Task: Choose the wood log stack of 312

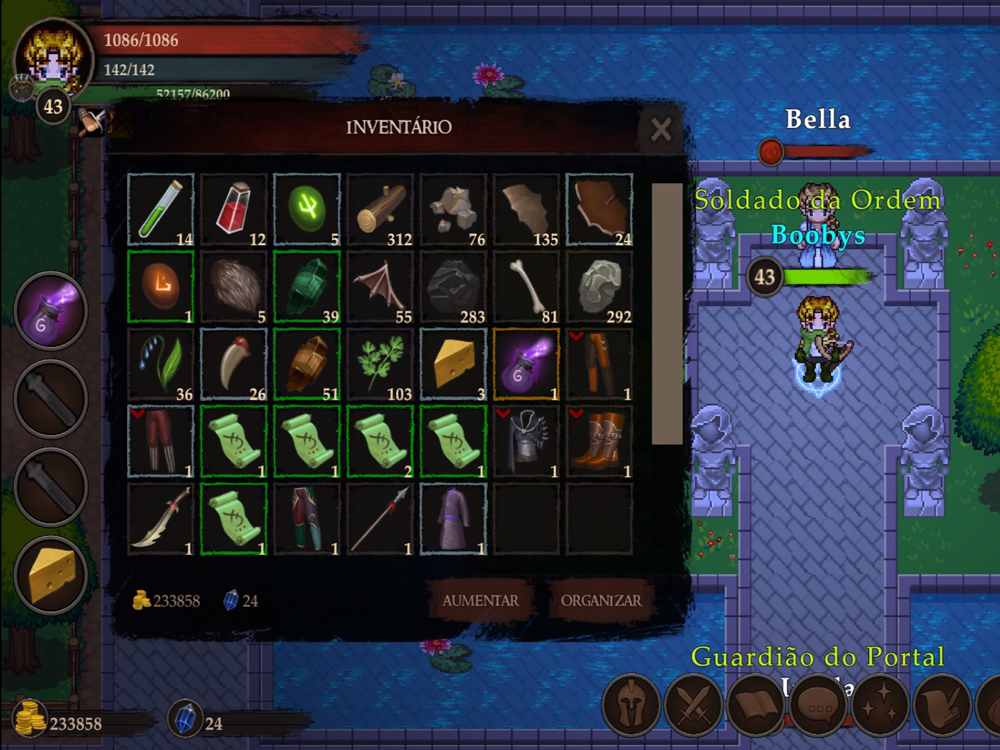Action: [380, 209]
